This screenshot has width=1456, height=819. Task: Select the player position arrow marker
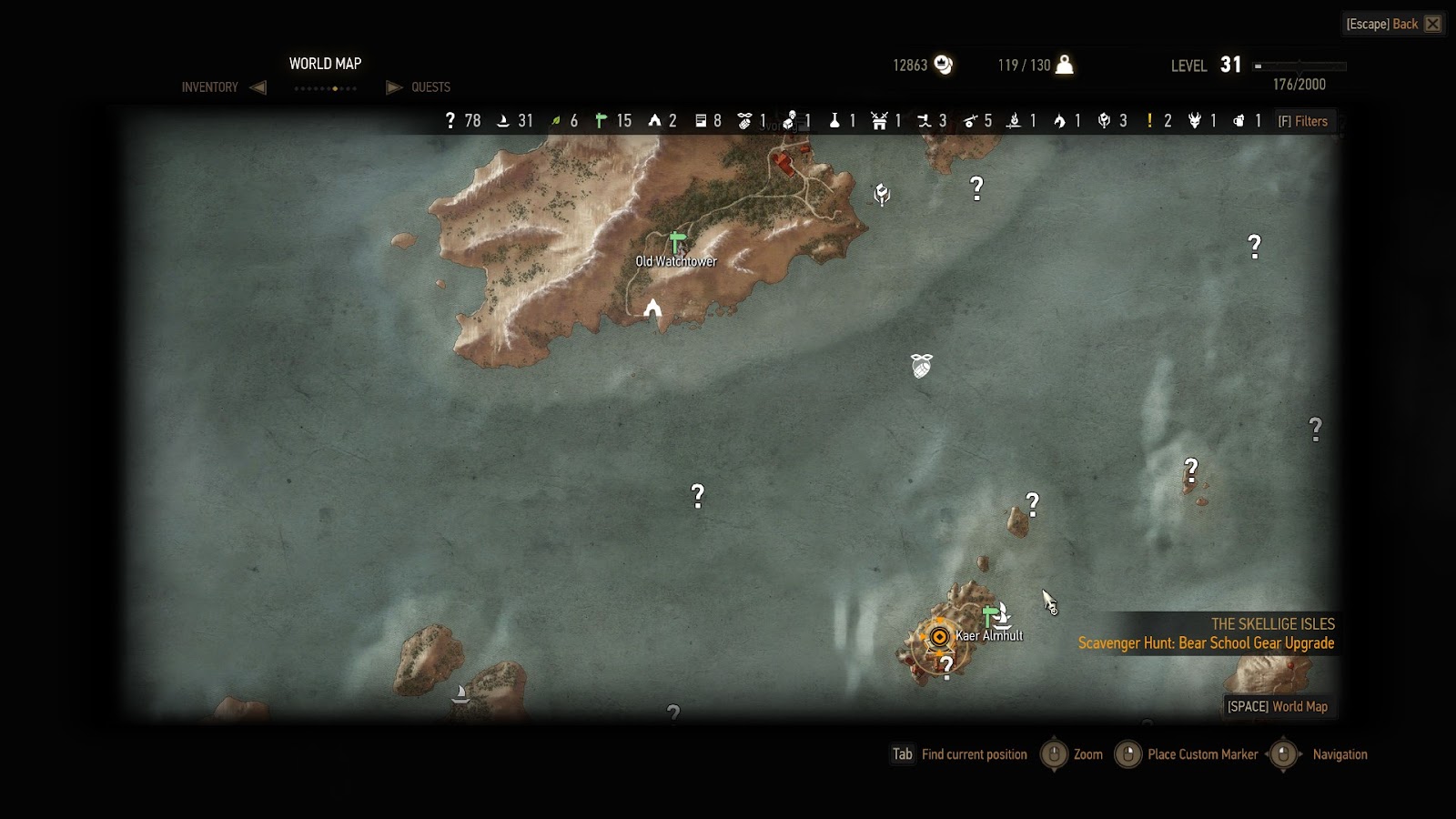point(652,308)
